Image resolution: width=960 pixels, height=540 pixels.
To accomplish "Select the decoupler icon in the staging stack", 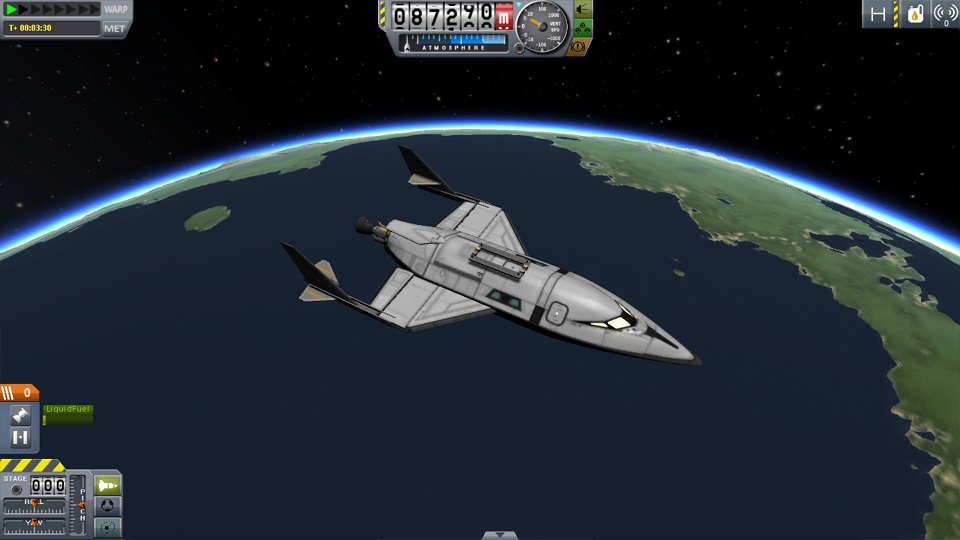I will (20, 438).
